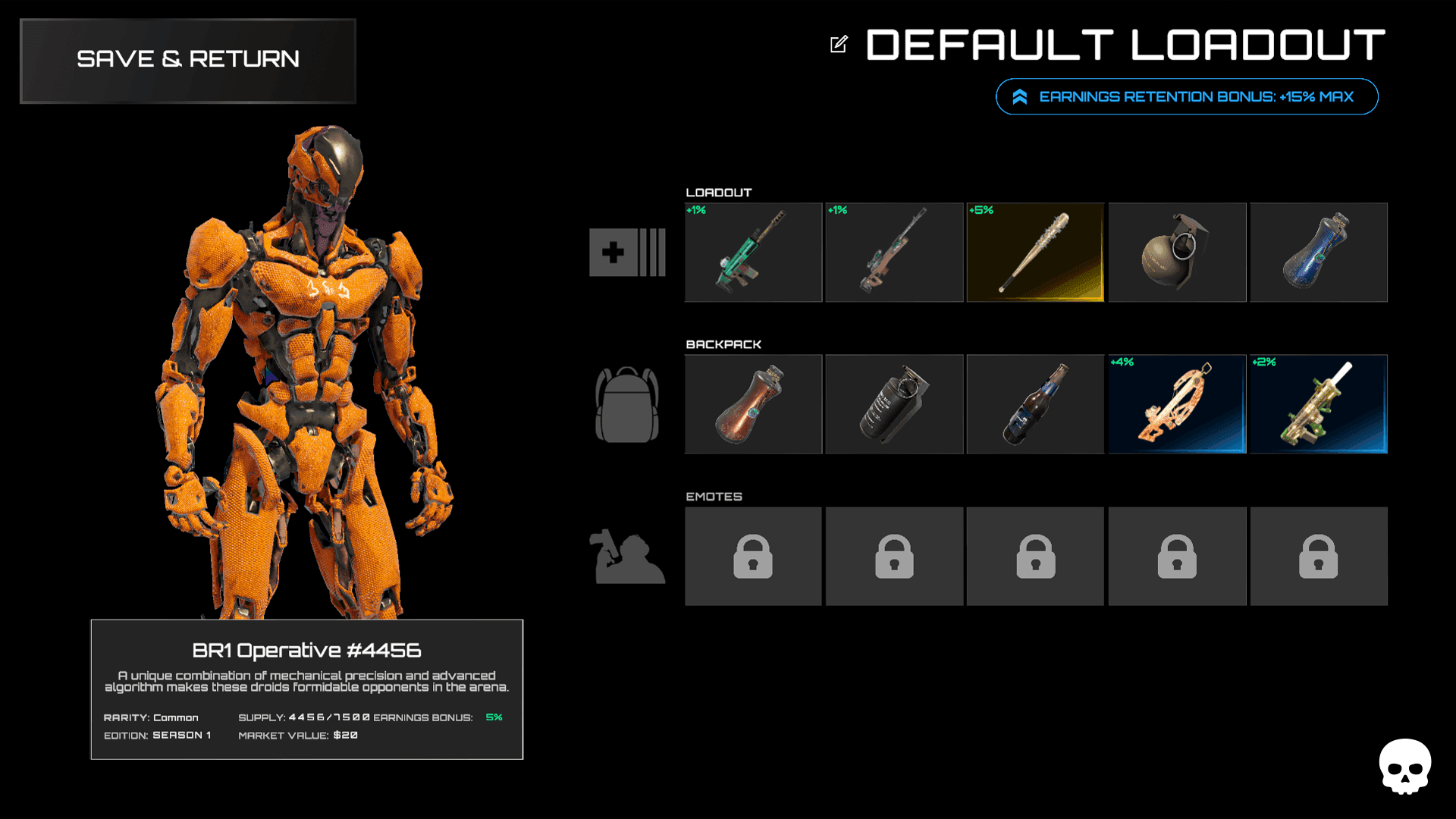Select the blue potion flask loadout slot

click(x=1318, y=252)
